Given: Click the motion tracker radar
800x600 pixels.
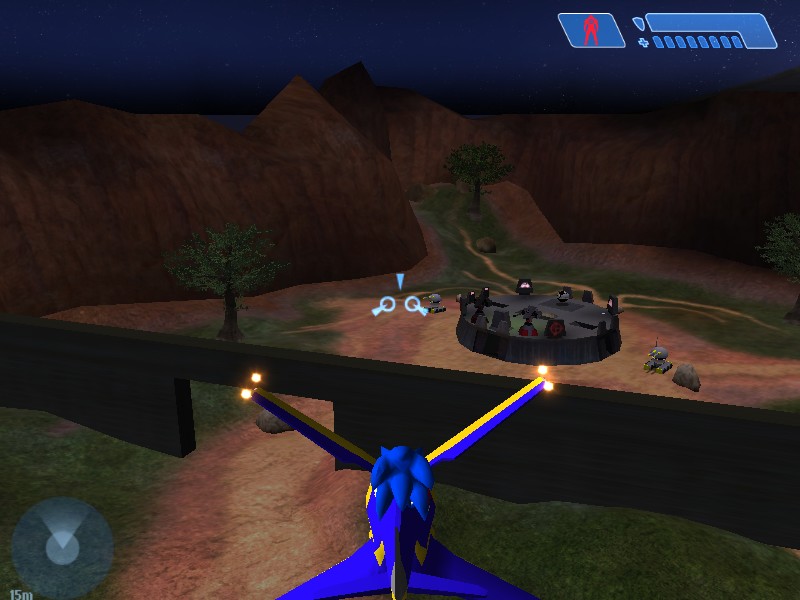Looking at the screenshot, I should [62, 547].
